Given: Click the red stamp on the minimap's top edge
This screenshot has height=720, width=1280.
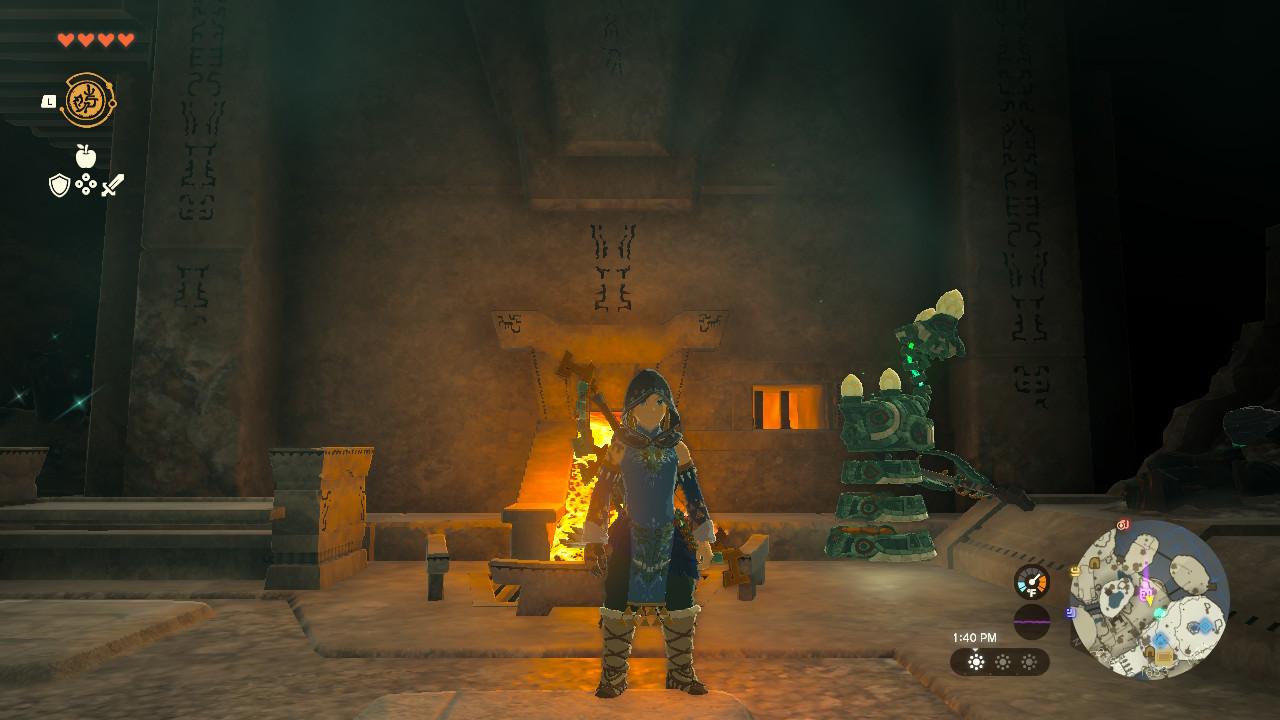Looking at the screenshot, I should click(1123, 524).
